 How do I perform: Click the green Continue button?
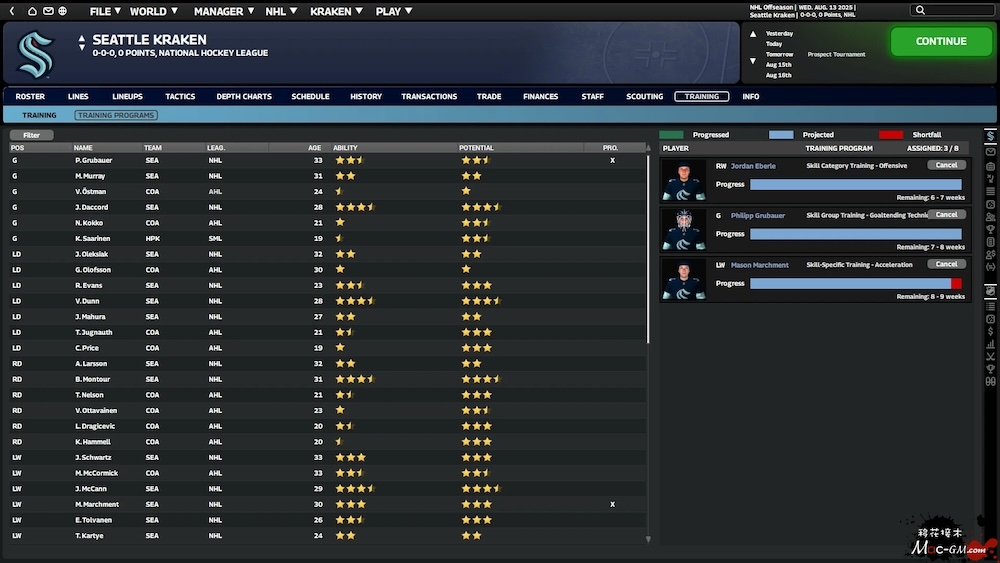[x=940, y=42]
